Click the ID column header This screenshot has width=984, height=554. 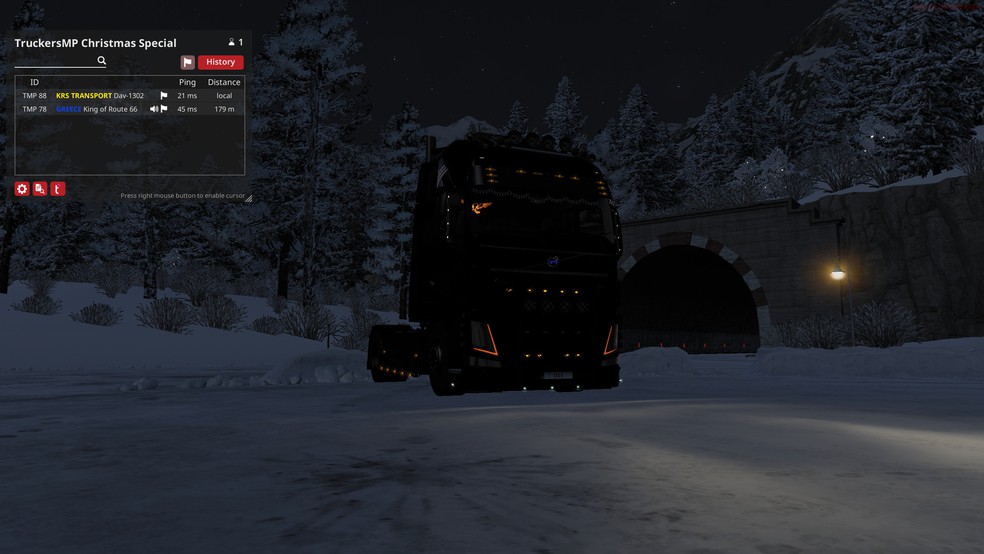pos(34,82)
